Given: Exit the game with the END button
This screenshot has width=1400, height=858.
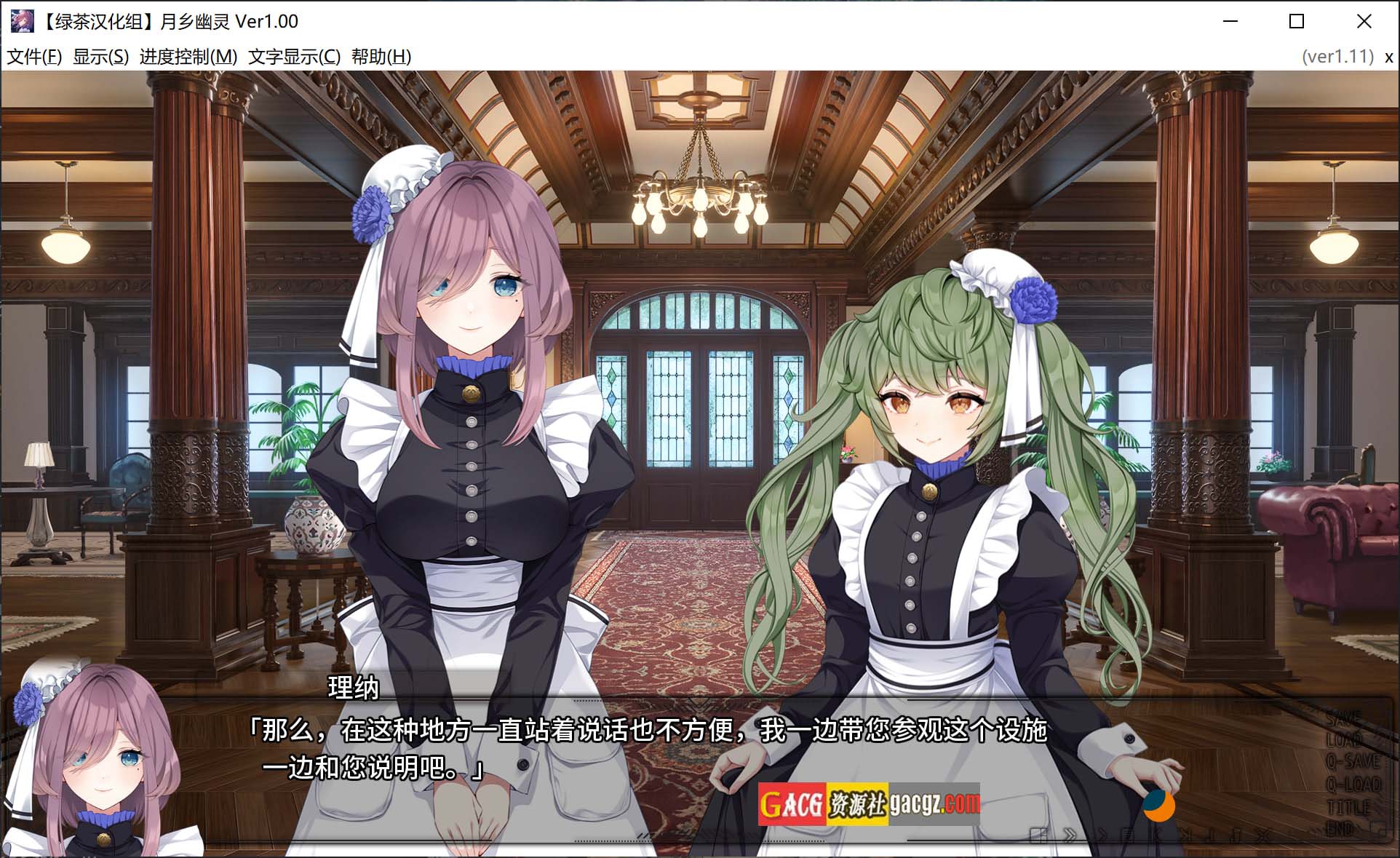Looking at the screenshot, I should 1339,829.
